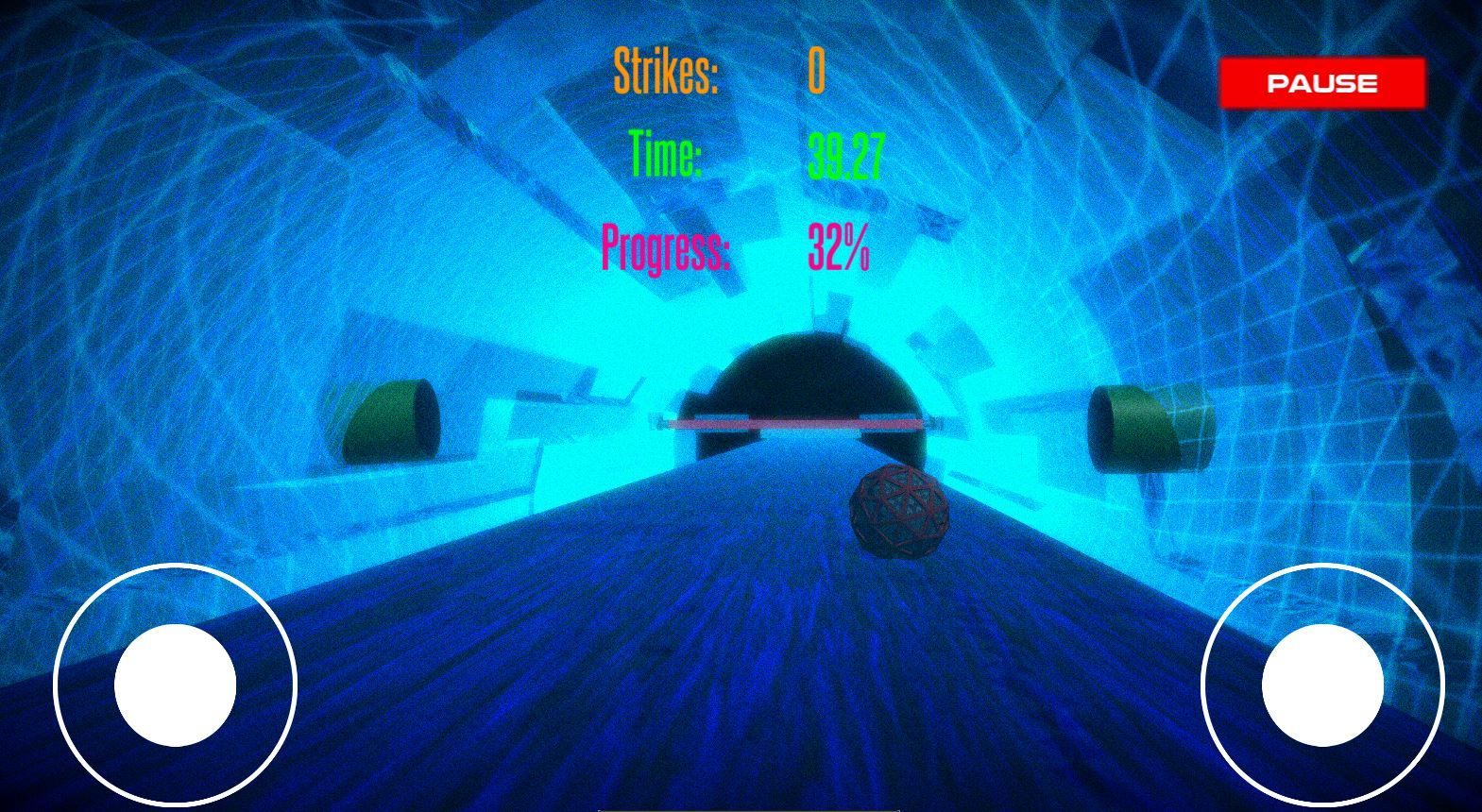Click the Progress label text
This screenshot has height=812, width=1482.
point(668,249)
